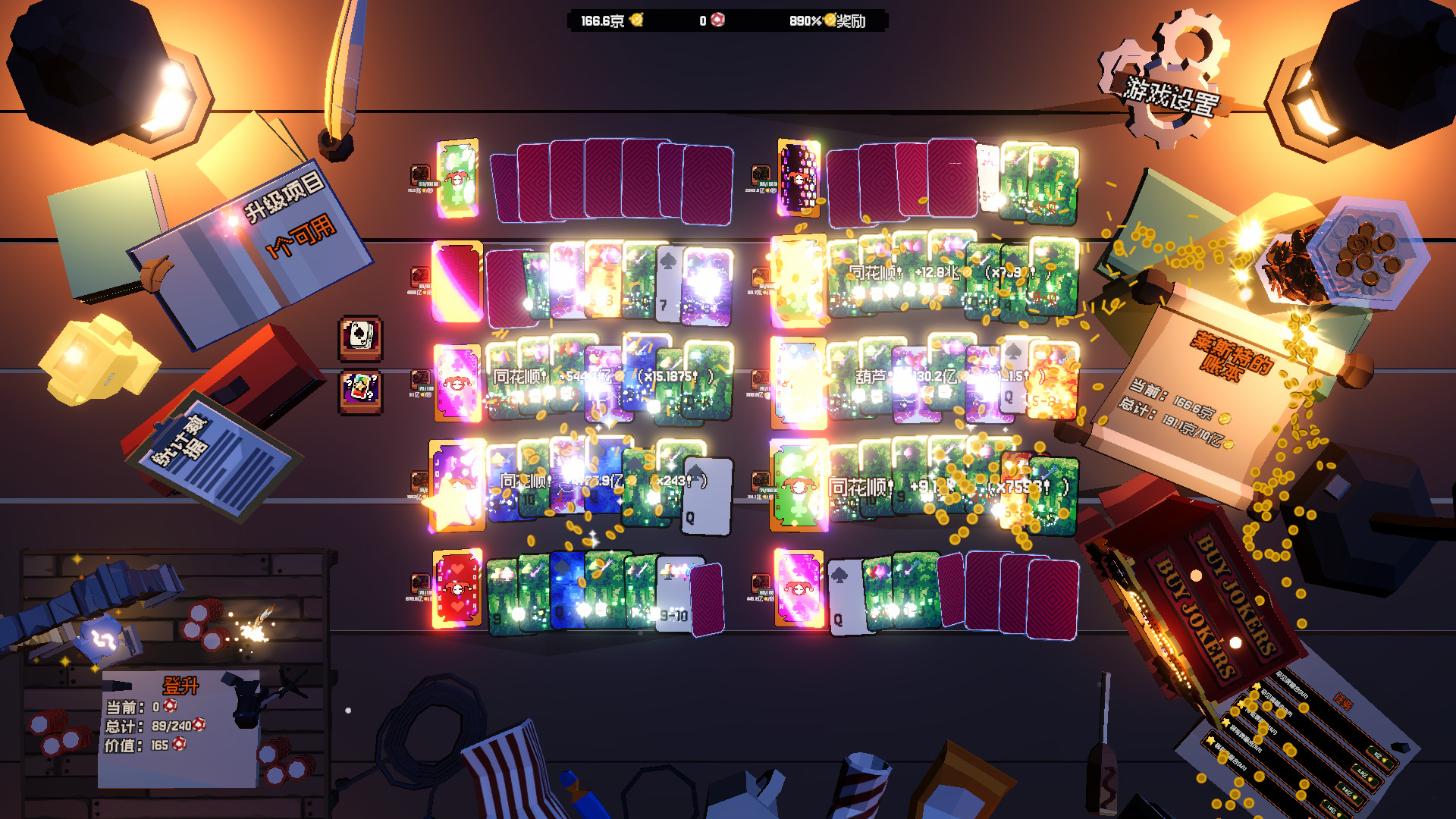Select the green joker in top-left hand
1456x819 pixels.
point(457,177)
